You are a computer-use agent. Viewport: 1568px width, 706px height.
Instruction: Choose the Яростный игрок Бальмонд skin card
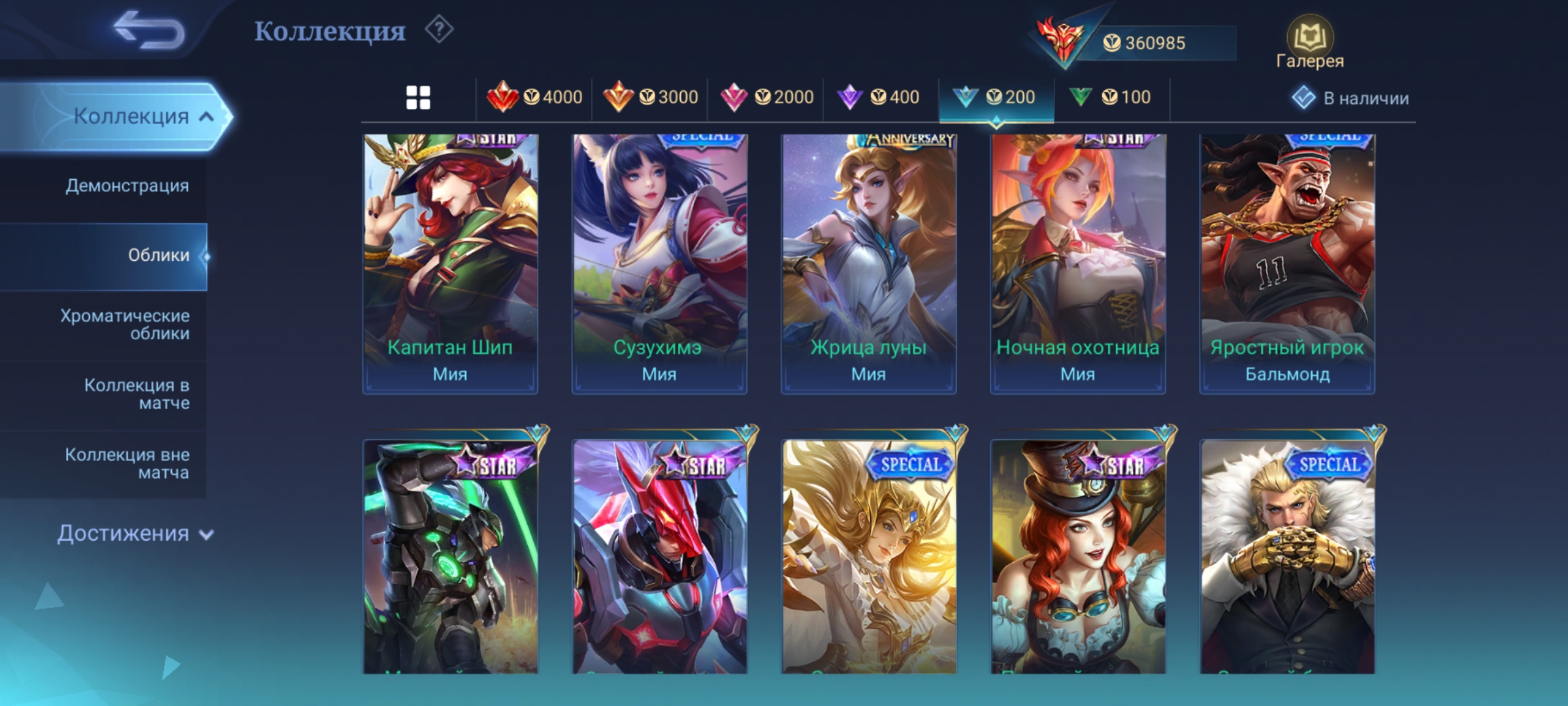click(x=1287, y=263)
